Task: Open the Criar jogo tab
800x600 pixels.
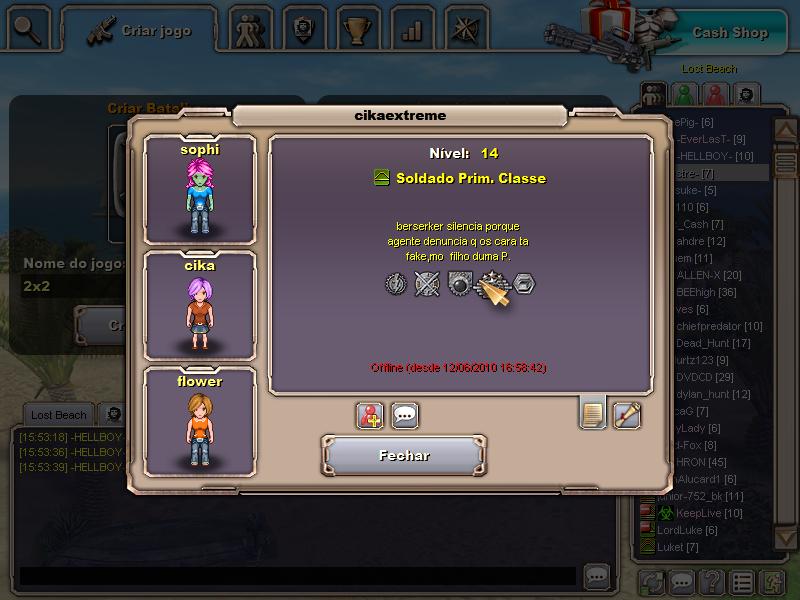Action: click(x=141, y=31)
